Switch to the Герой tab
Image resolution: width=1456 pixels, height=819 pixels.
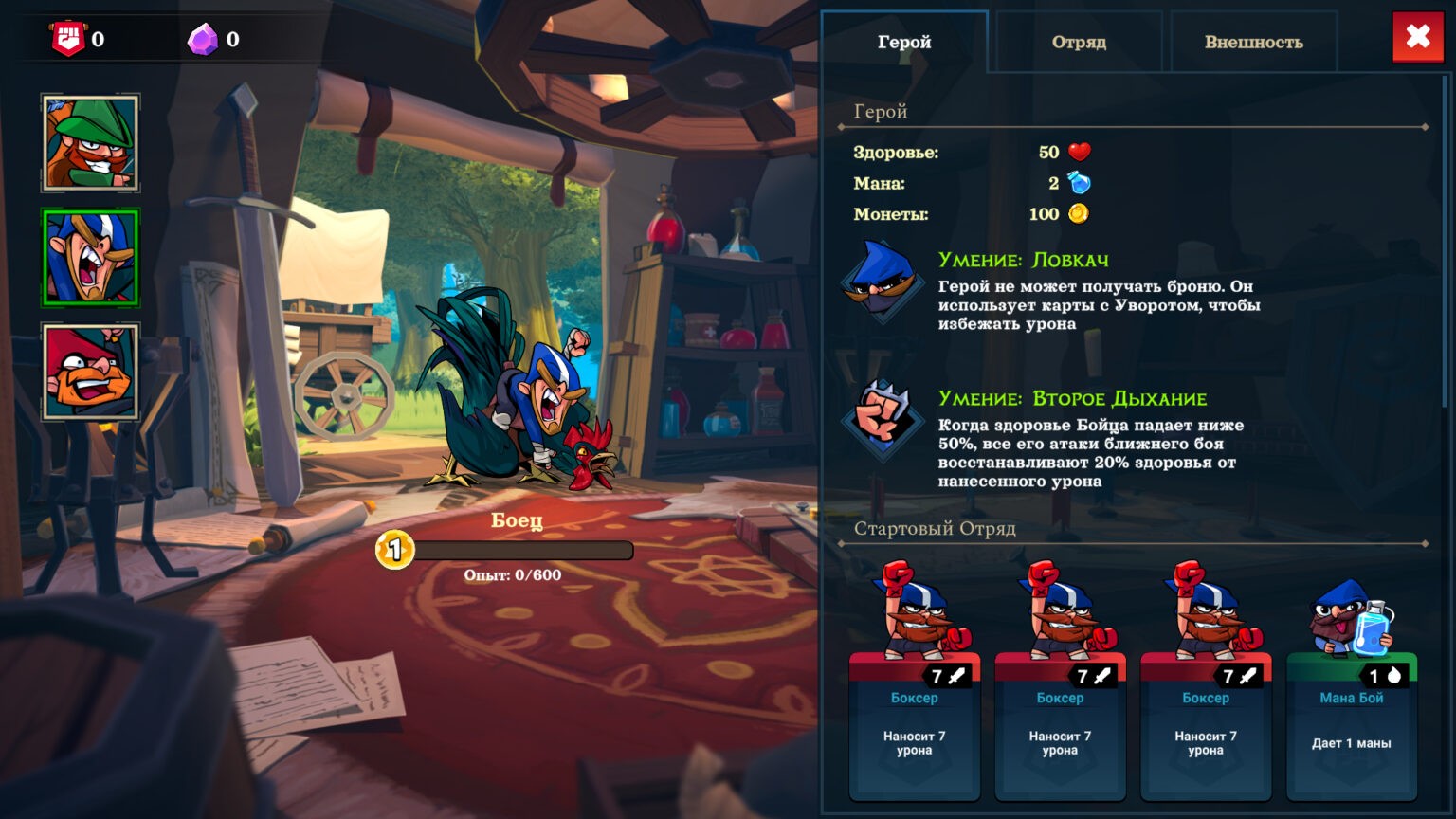point(904,42)
